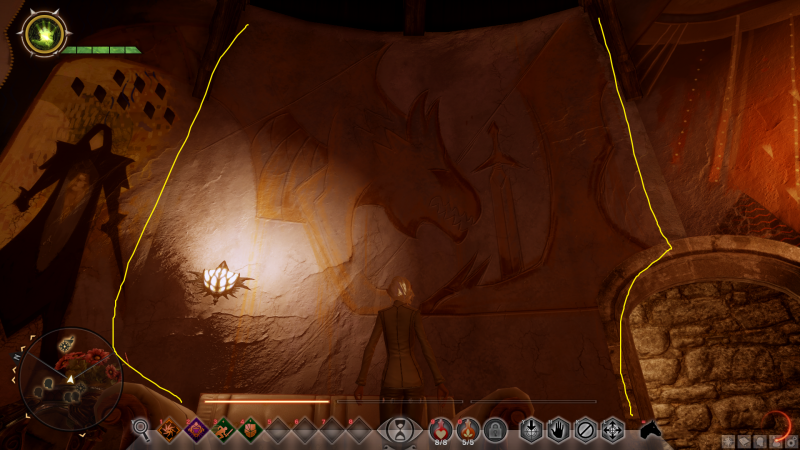Select the downward arrow party command
The height and width of the screenshot is (450, 800).
pyautogui.click(x=531, y=431)
